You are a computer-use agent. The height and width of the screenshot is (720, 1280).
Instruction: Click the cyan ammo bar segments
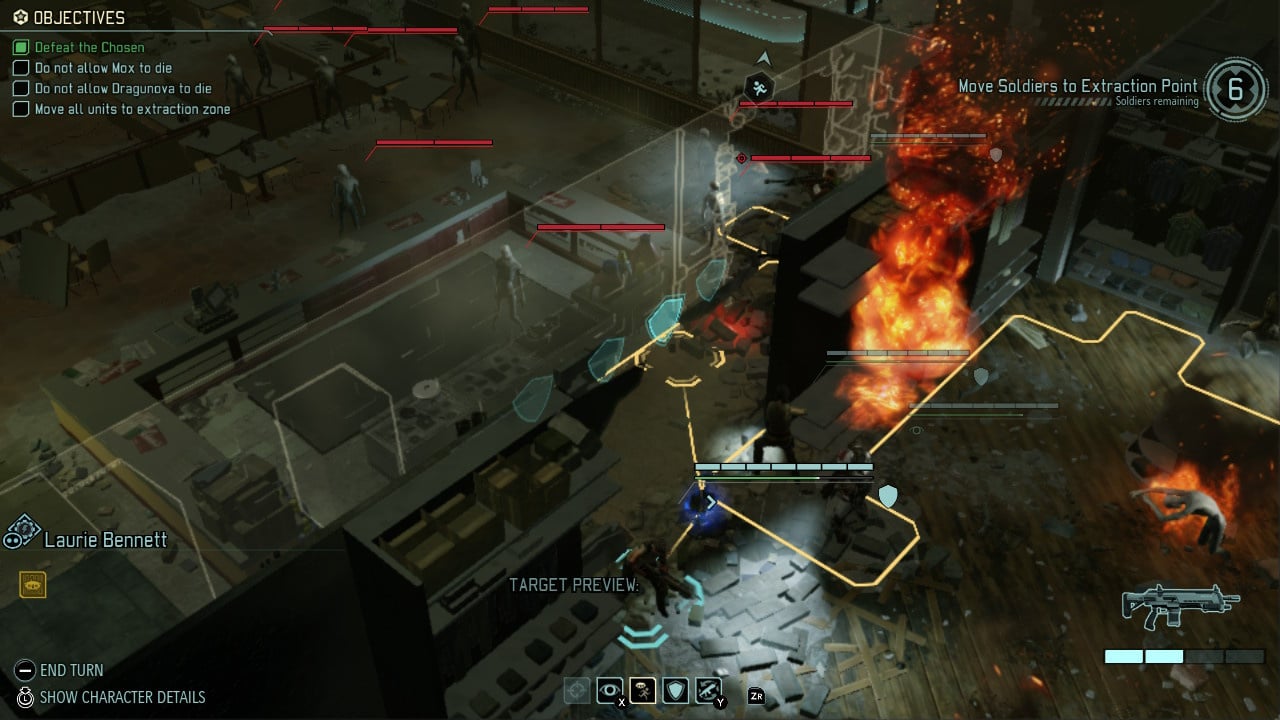(1145, 657)
